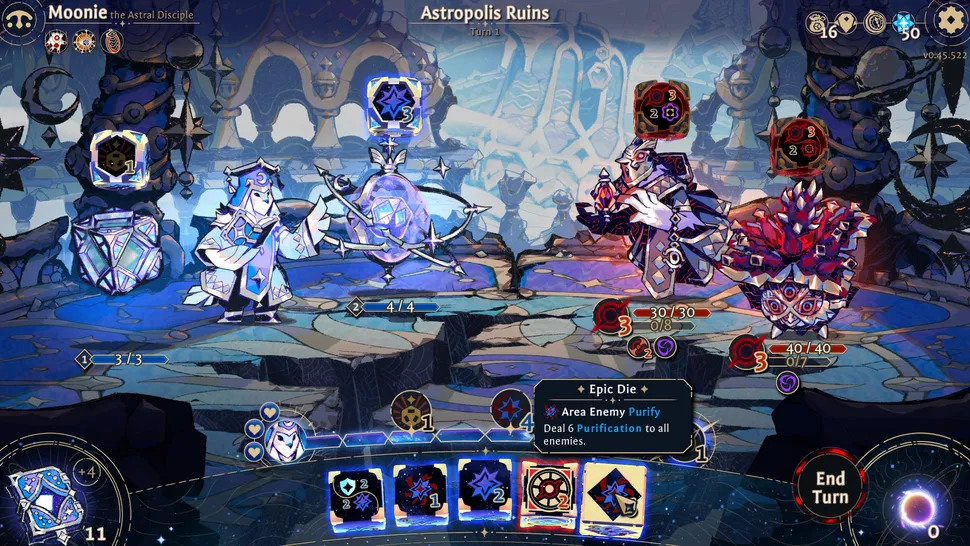Image resolution: width=970 pixels, height=546 pixels.
Task: Click the coin pouch gold icon
Action: tap(818, 22)
